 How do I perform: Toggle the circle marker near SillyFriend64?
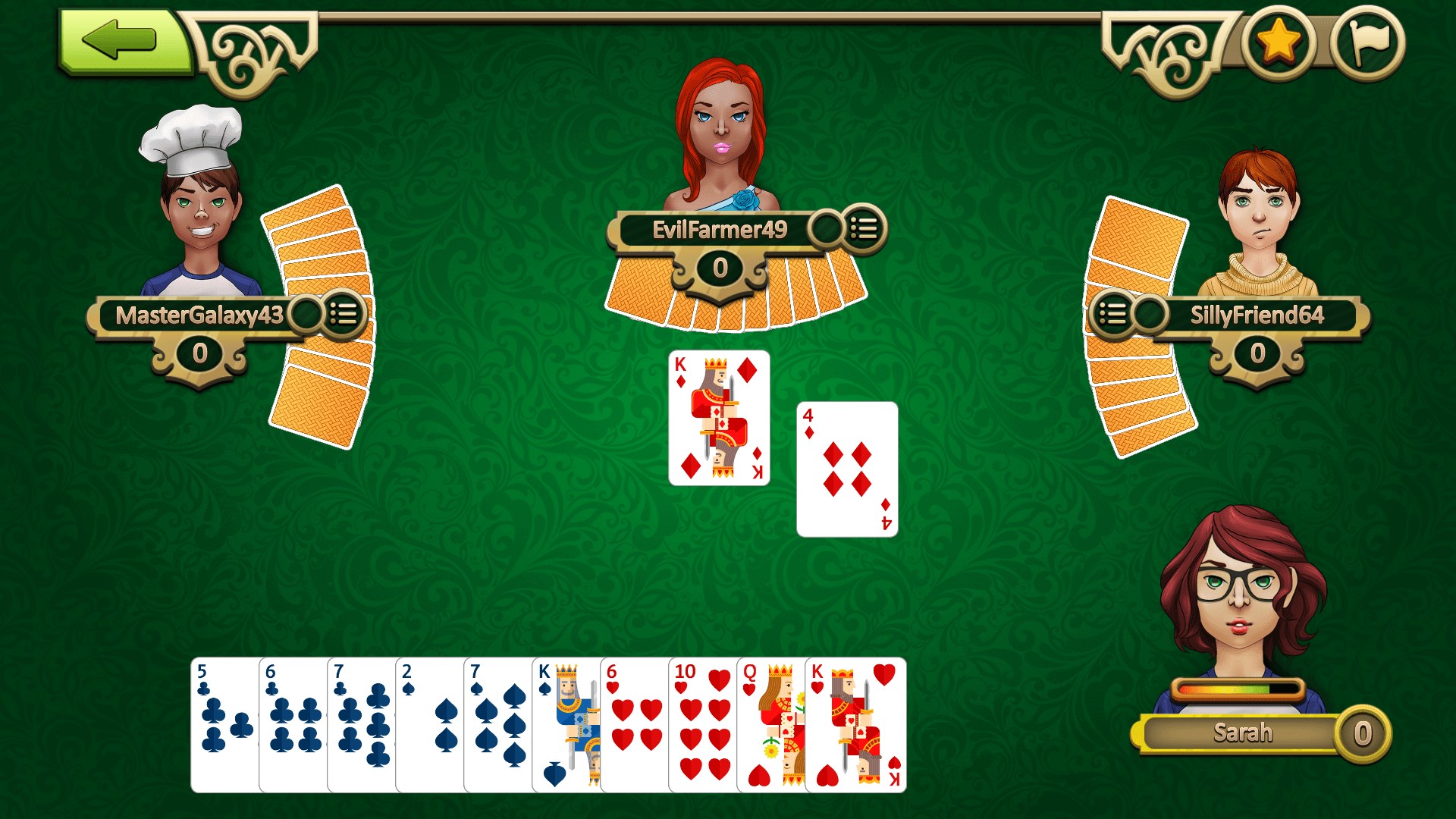pyautogui.click(x=1150, y=315)
